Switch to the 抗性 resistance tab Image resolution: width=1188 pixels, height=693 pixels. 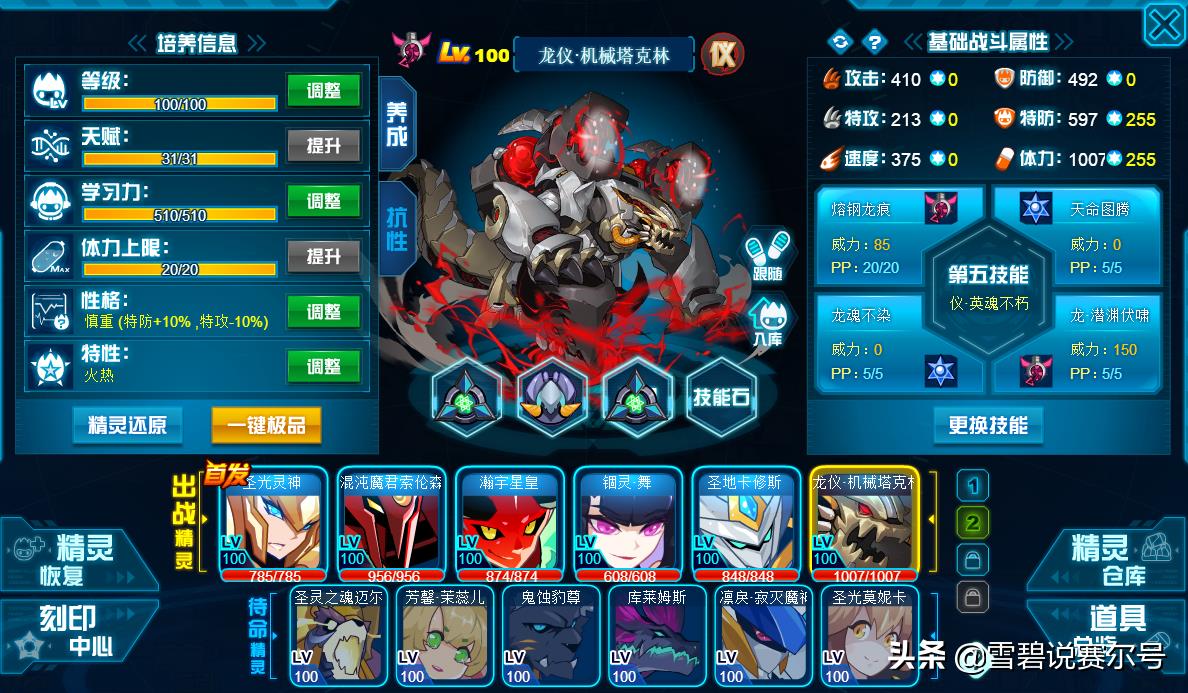point(397,228)
